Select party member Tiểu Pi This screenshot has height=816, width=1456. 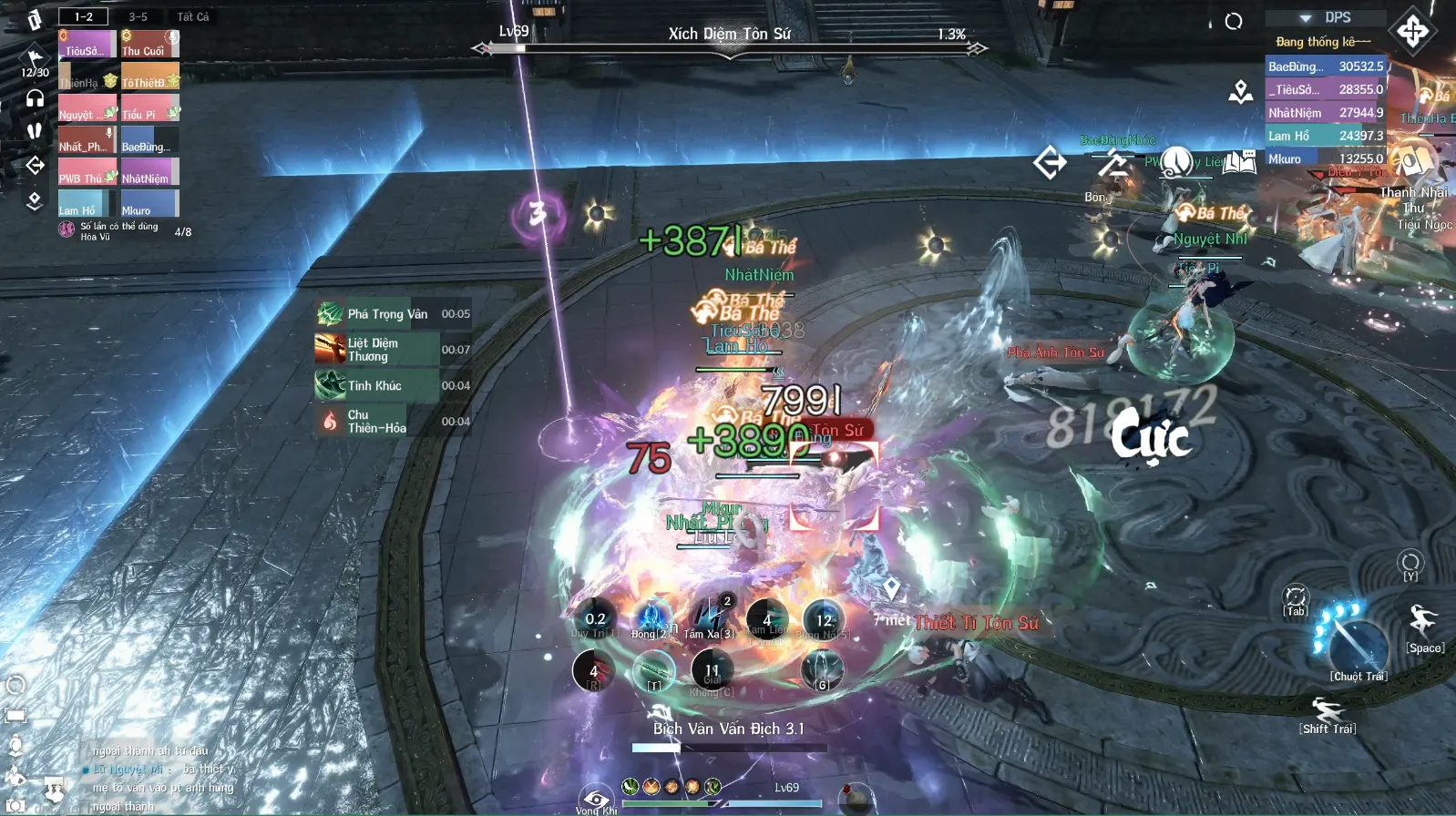coord(150,108)
